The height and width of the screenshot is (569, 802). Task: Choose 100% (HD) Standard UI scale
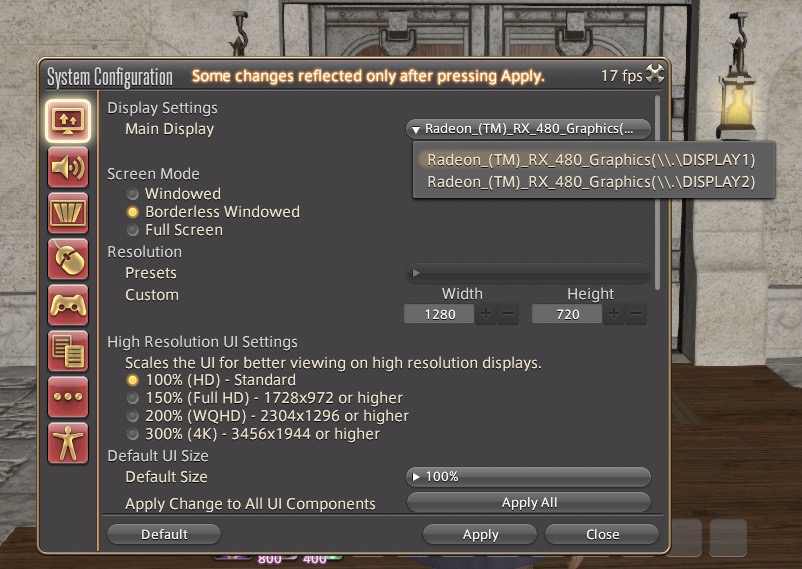tap(132, 381)
